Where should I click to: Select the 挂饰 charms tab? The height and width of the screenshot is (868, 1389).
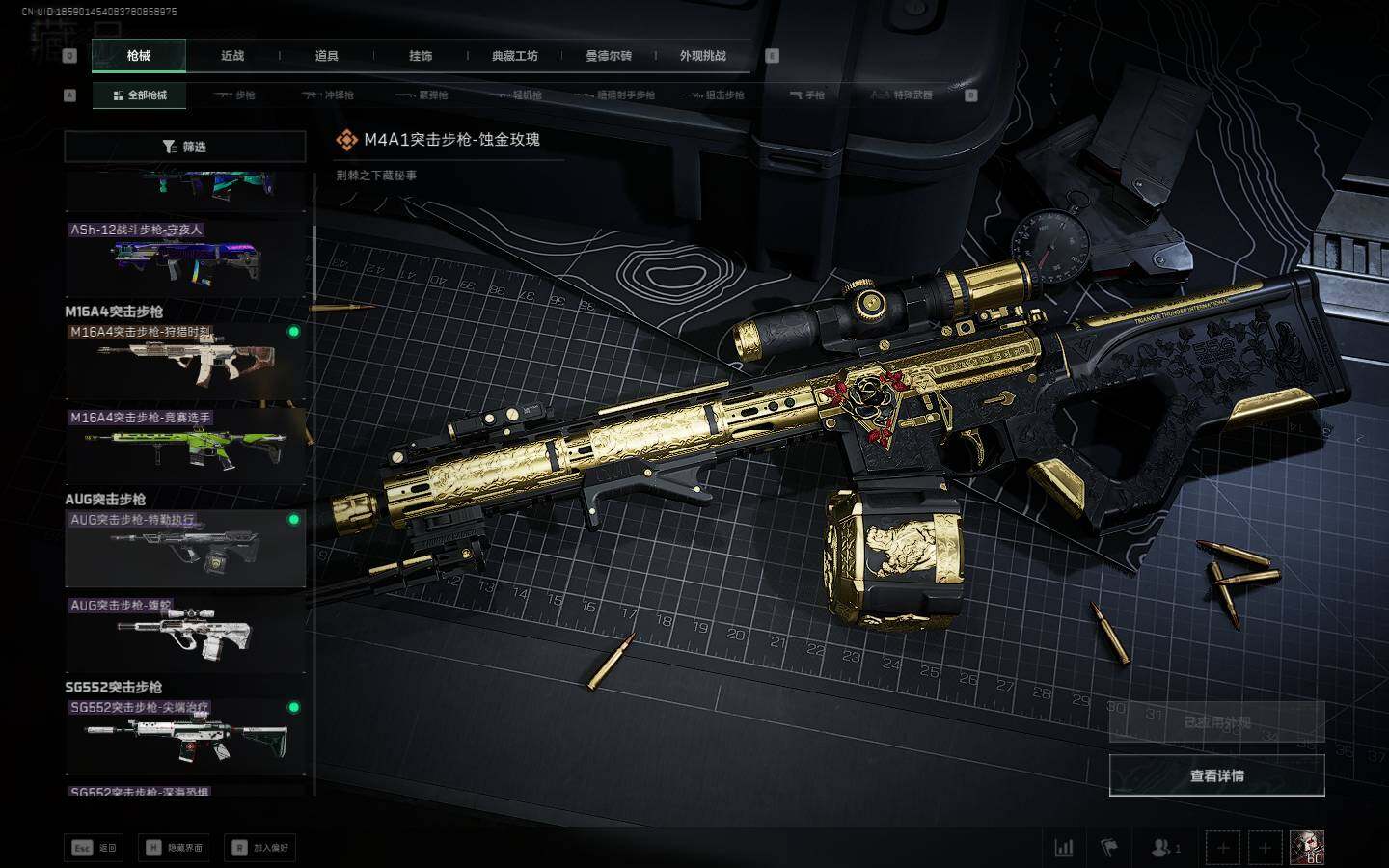(x=421, y=56)
